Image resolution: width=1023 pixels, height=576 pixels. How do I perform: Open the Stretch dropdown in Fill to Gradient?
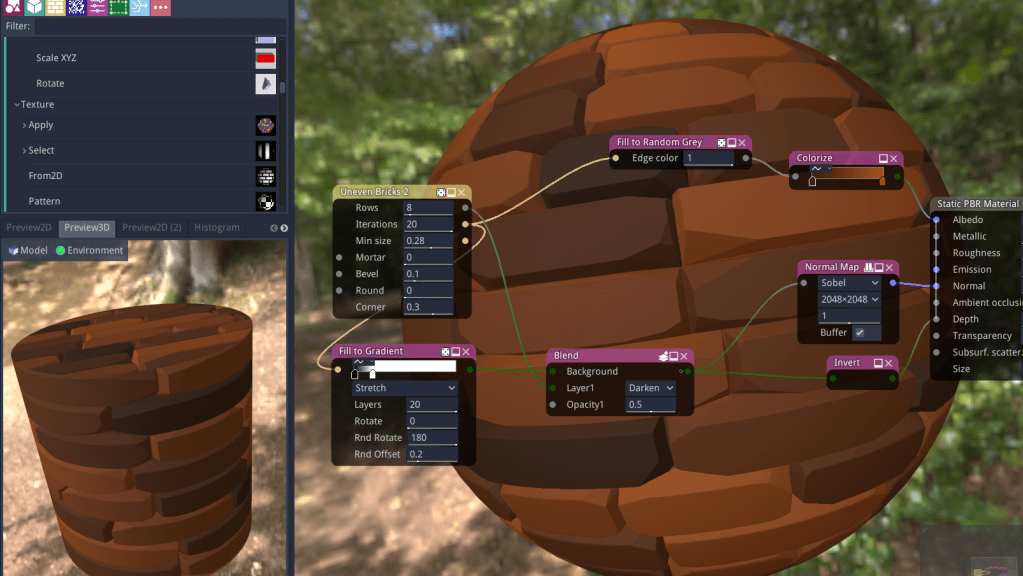404,388
